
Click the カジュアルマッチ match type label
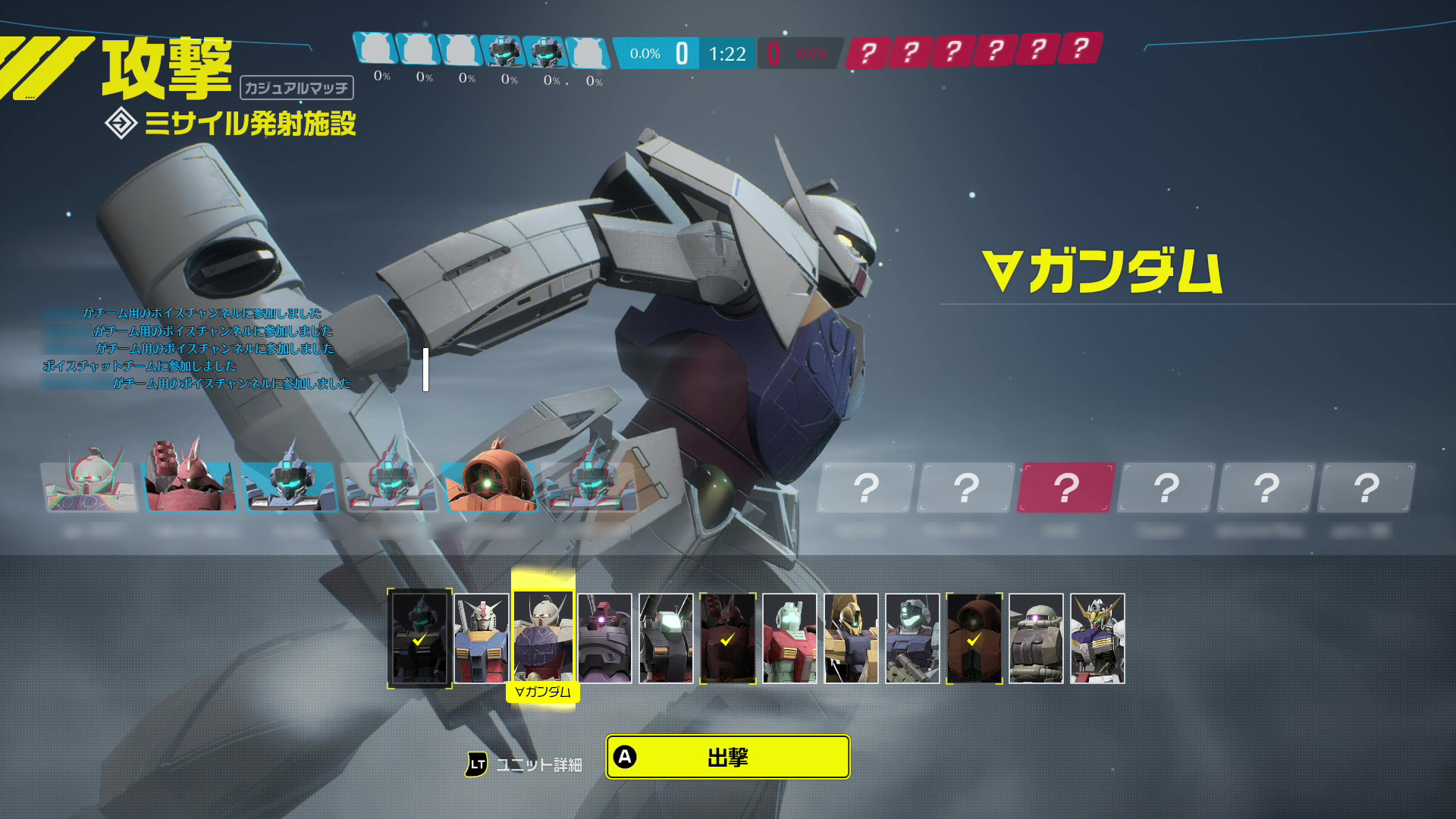(x=297, y=87)
